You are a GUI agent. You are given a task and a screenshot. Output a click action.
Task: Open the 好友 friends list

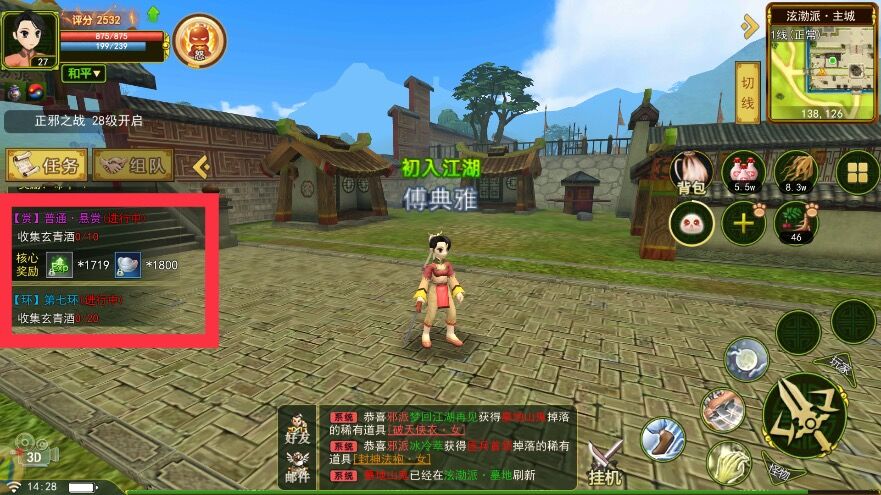click(x=297, y=428)
